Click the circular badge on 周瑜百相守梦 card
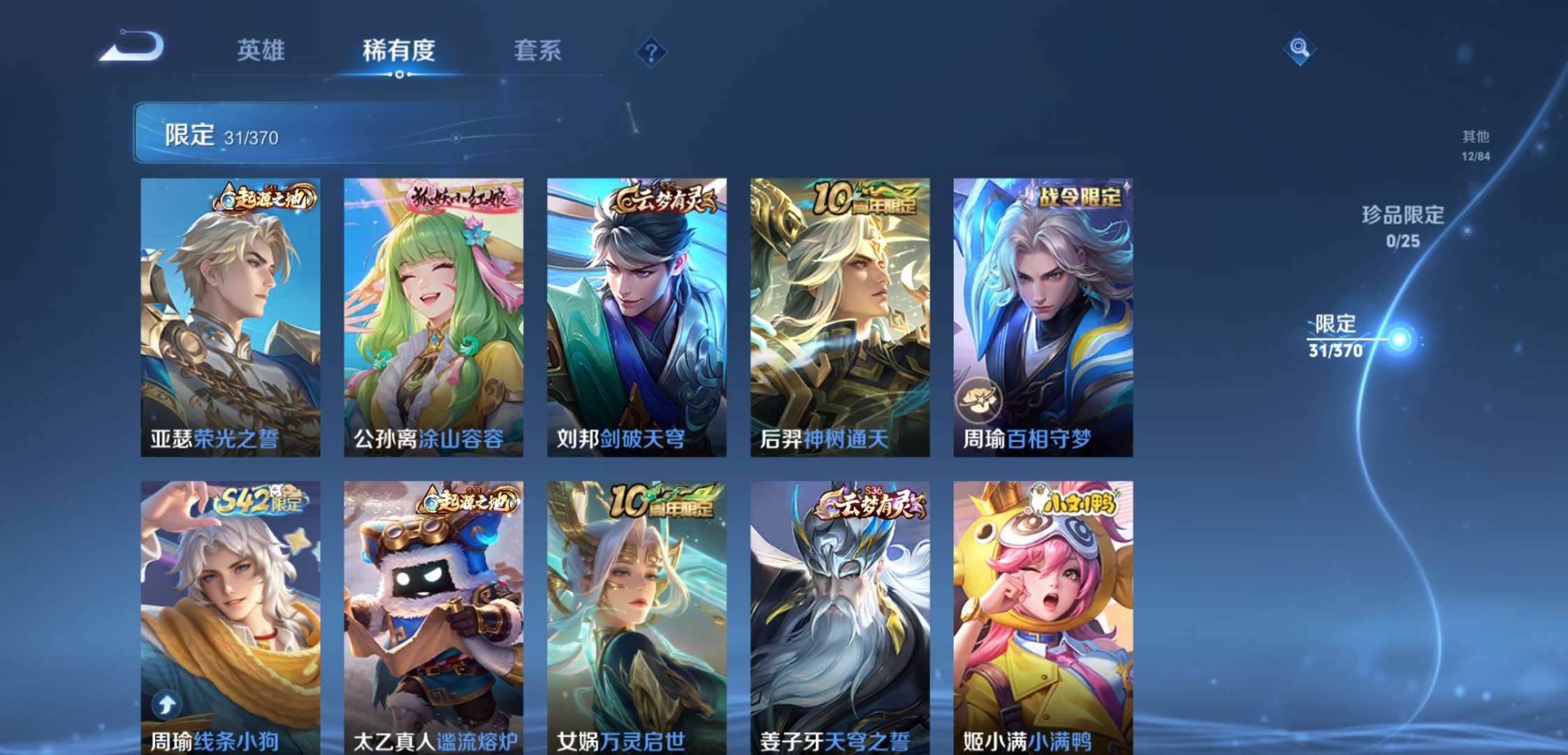This screenshot has width=1568, height=755. (x=981, y=399)
